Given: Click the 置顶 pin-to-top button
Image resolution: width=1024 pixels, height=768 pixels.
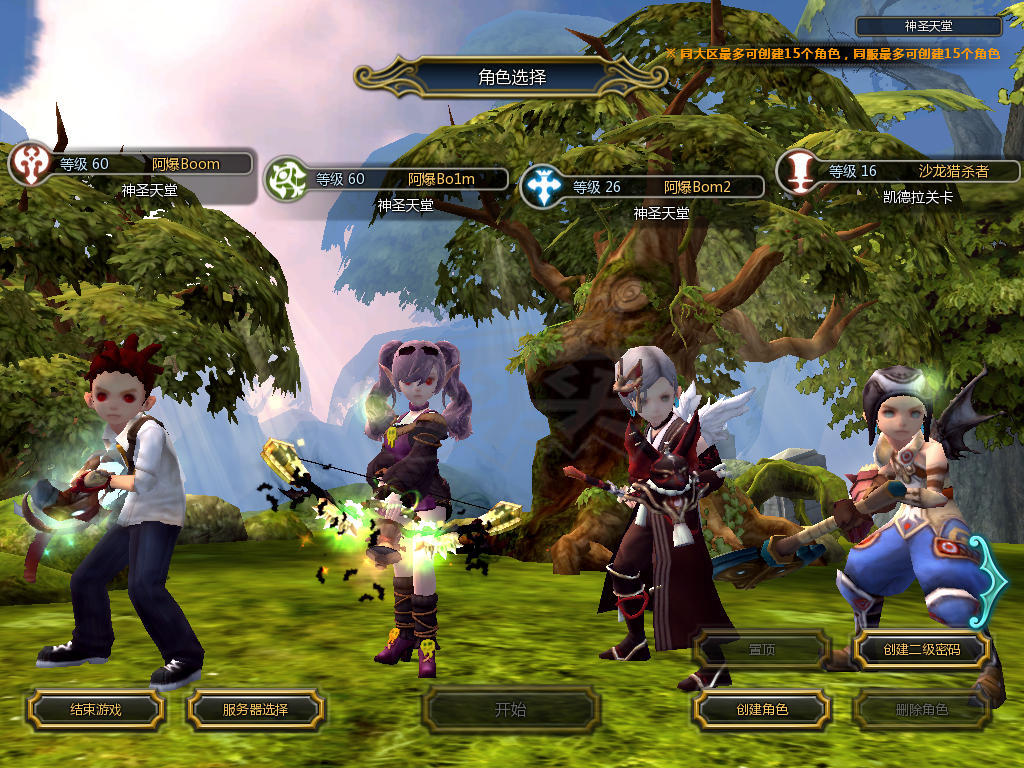Looking at the screenshot, I should pyautogui.click(x=761, y=649).
